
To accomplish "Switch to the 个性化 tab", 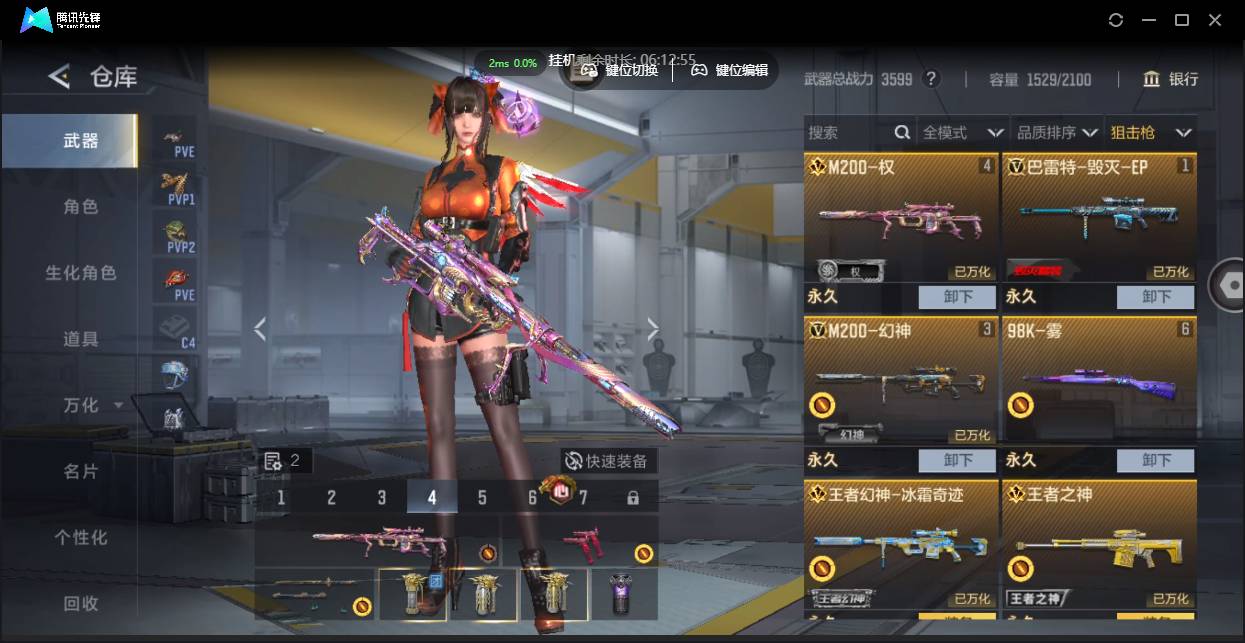I will coord(81,537).
